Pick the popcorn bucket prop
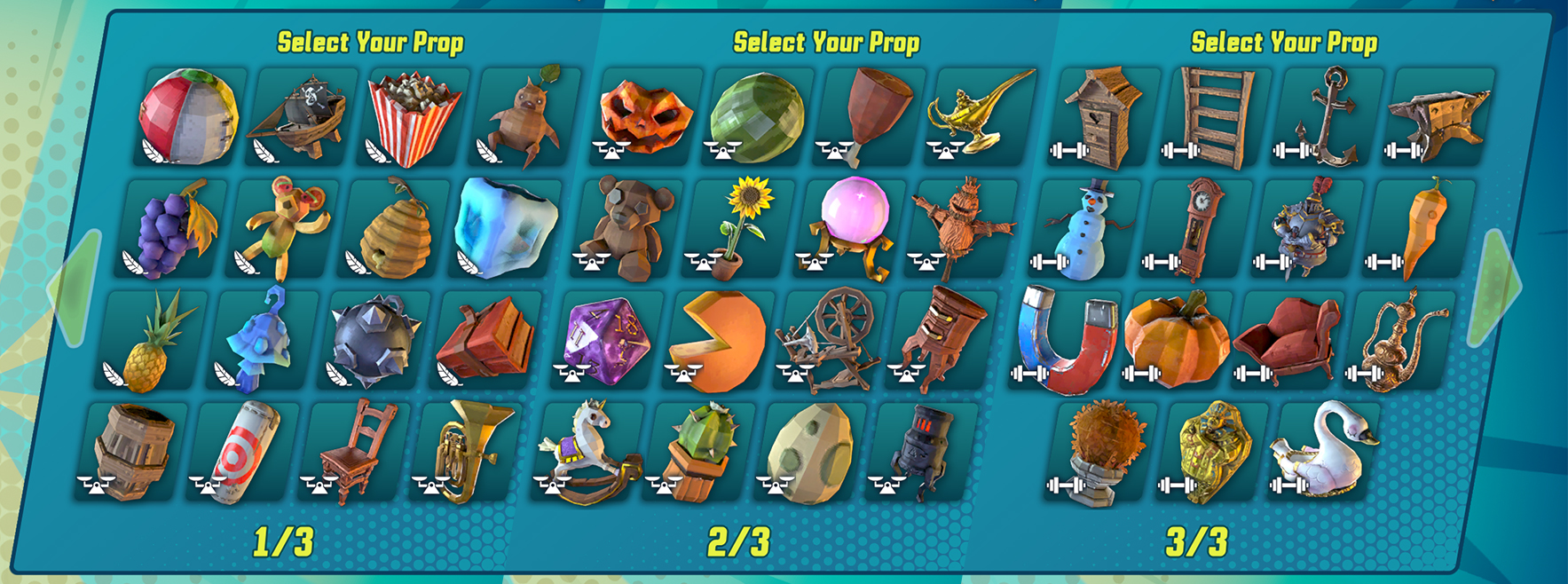Viewport: 1568px width, 584px height. click(413, 118)
